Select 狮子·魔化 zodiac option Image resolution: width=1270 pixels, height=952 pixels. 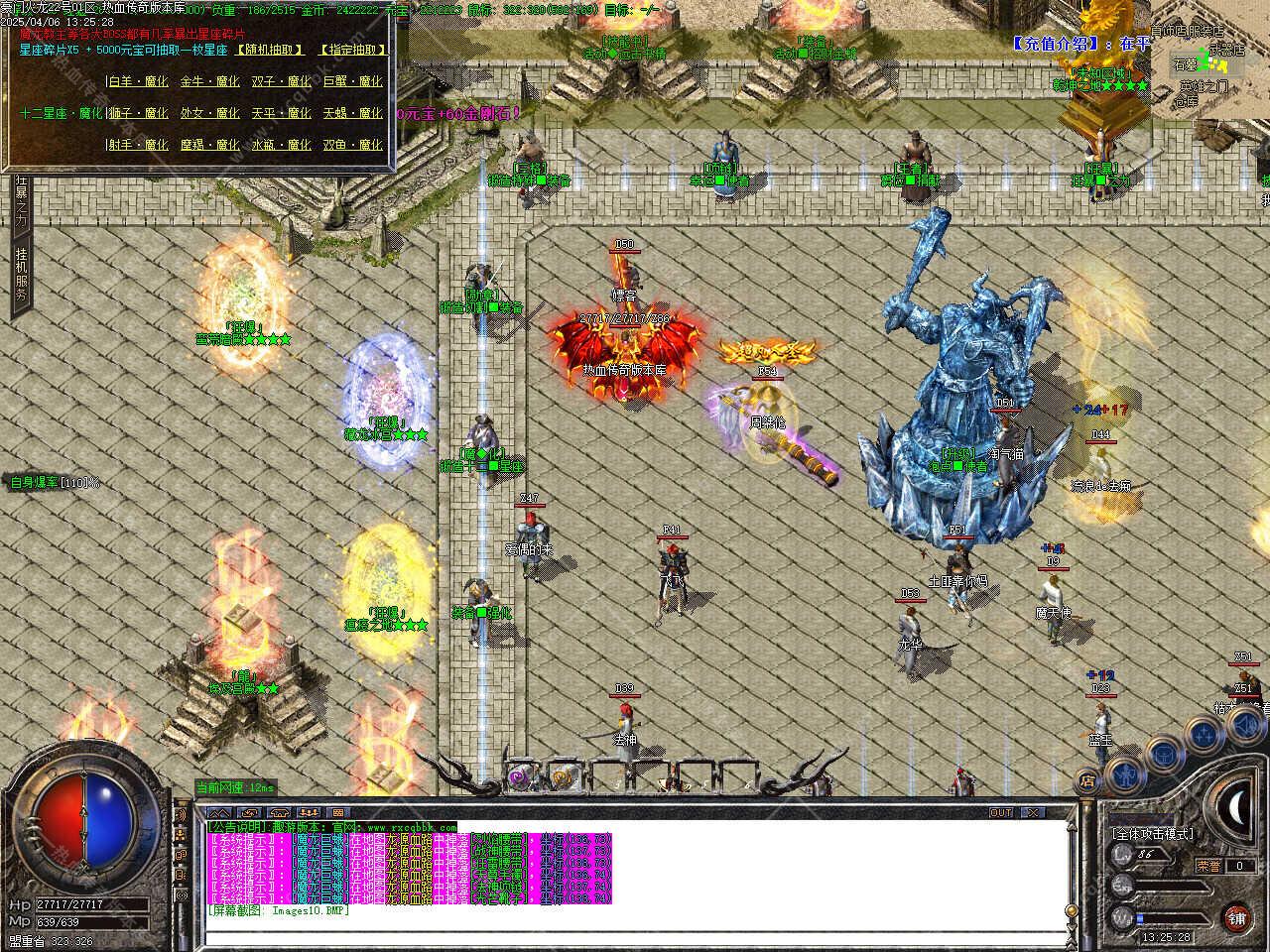[x=138, y=114]
